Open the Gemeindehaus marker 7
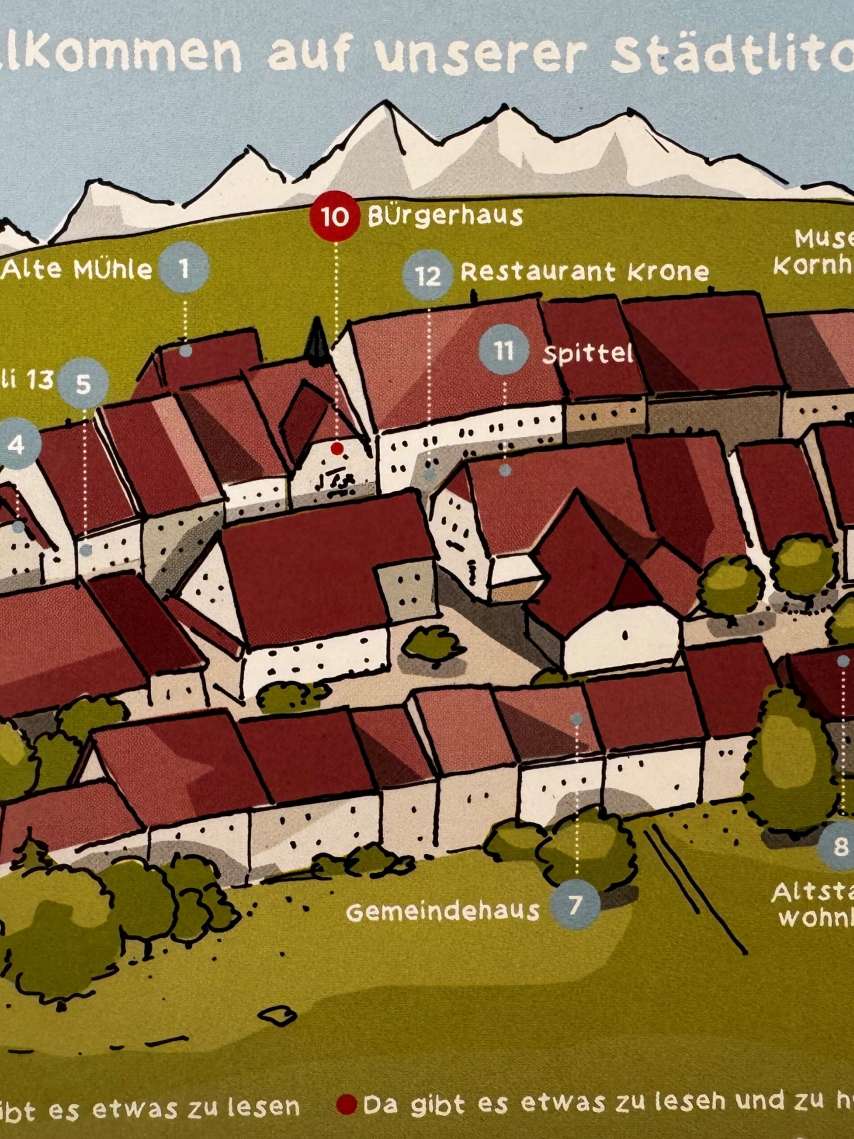854x1139 pixels. tap(575, 906)
